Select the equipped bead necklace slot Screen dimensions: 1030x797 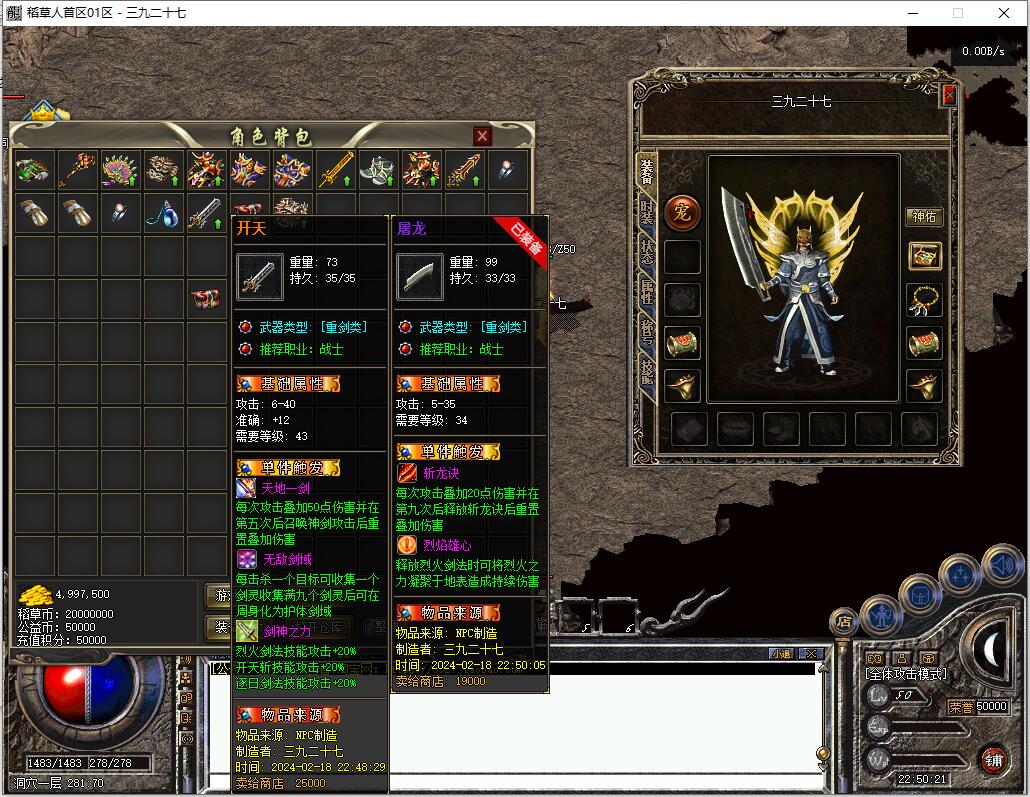point(924,300)
